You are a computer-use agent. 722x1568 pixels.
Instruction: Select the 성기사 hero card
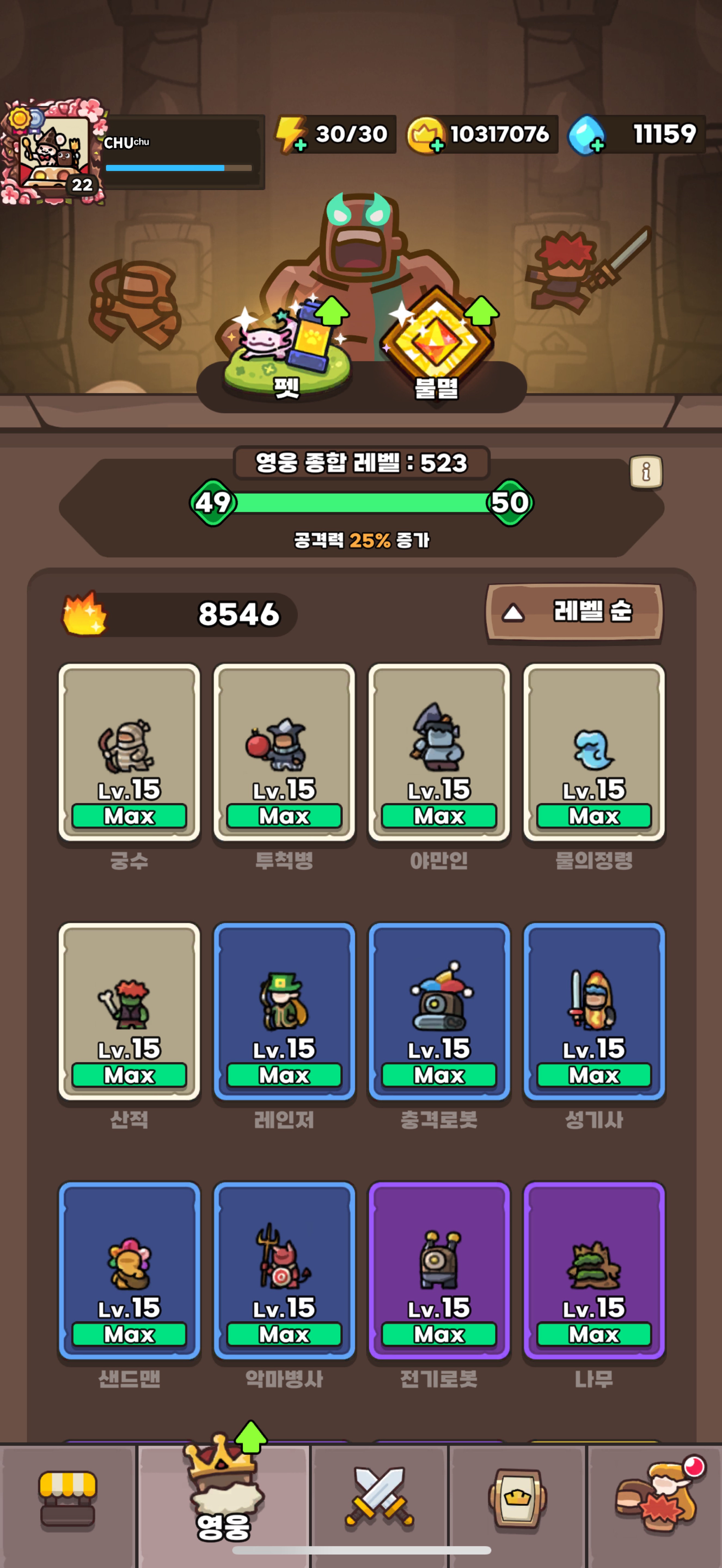point(593,1012)
